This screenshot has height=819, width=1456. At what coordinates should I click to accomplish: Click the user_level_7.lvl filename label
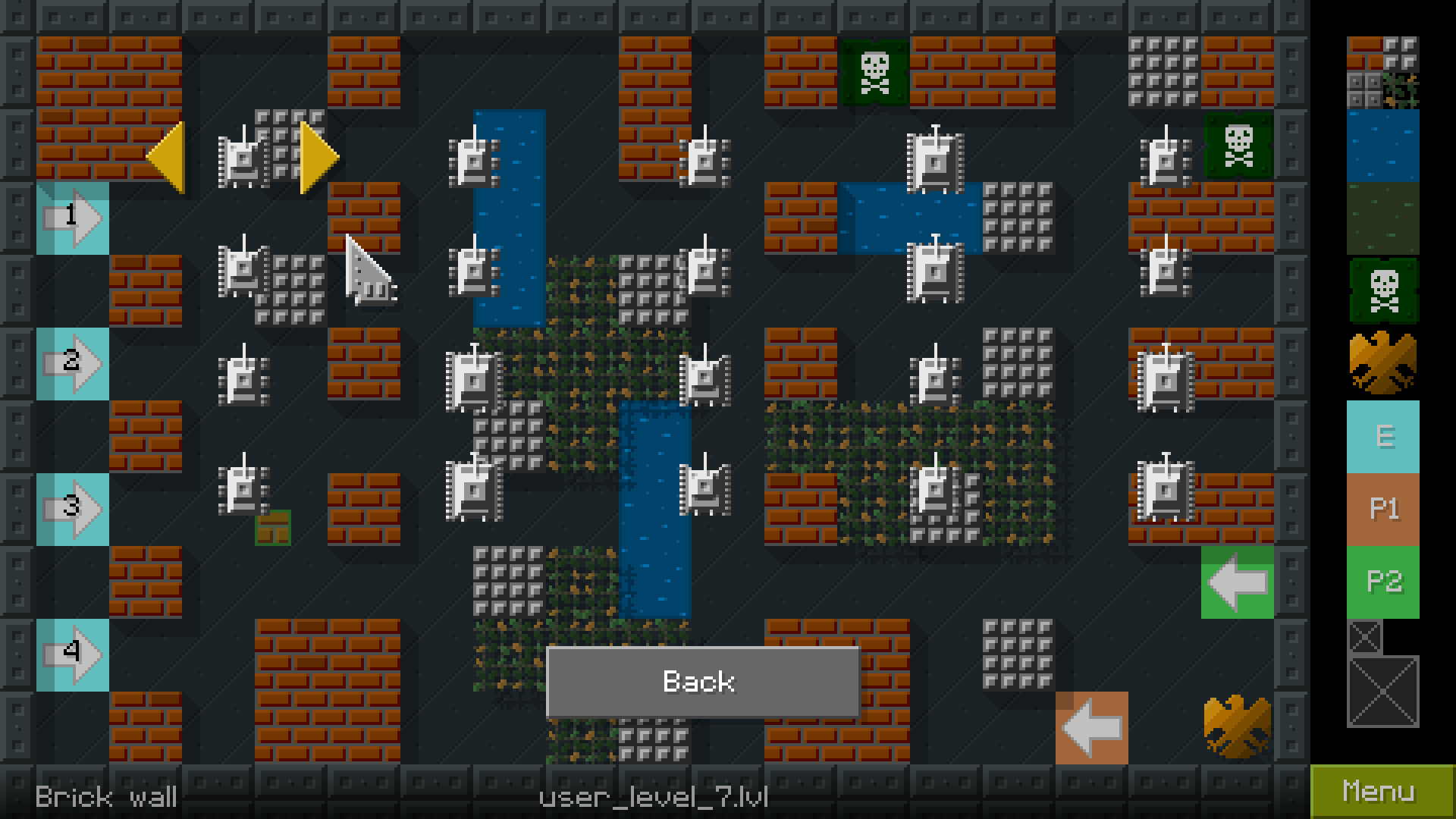click(x=653, y=797)
